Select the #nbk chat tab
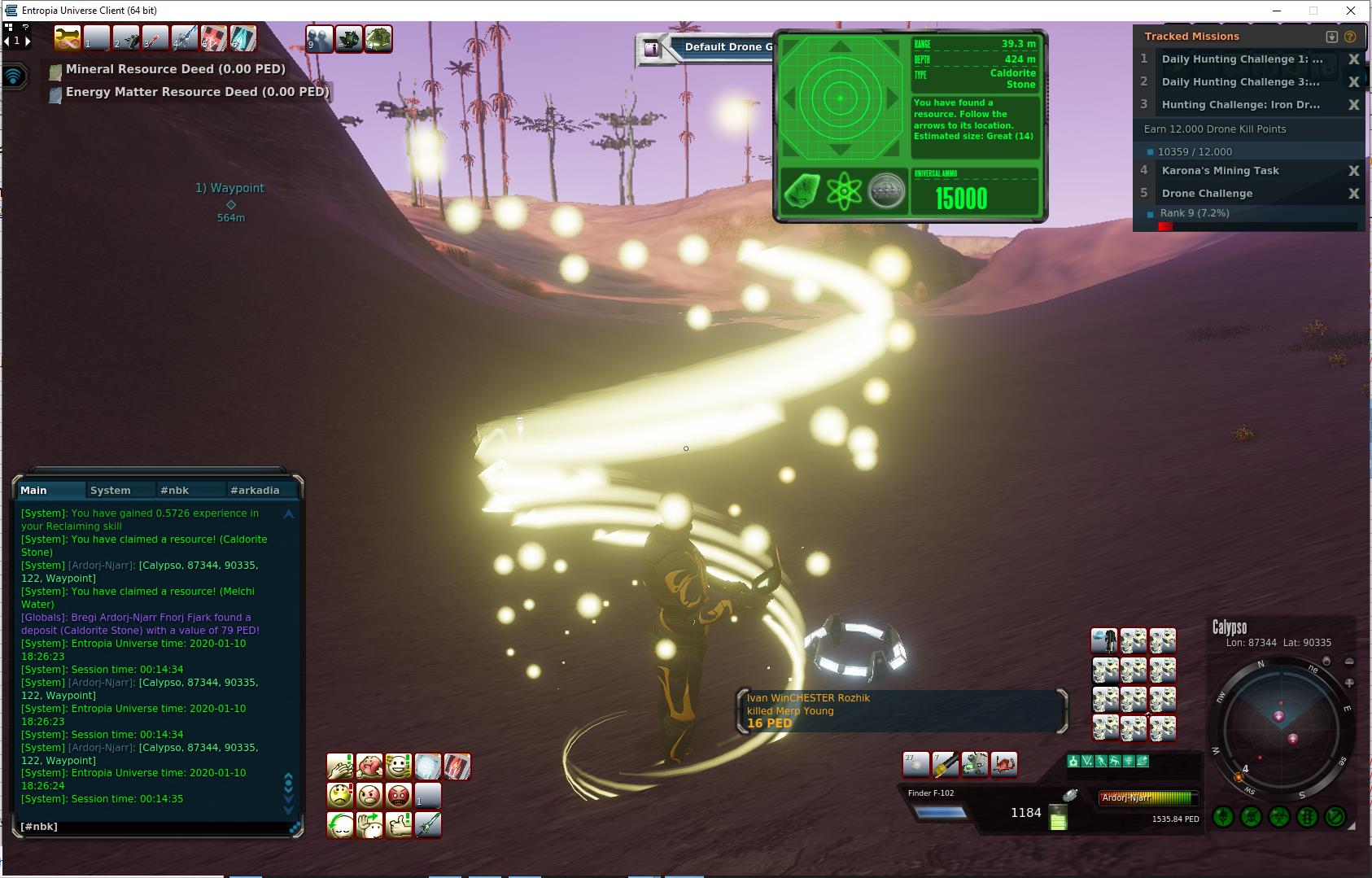Viewport: 1372px width, 878px height. pyautogui.click(x=175, y=490)
